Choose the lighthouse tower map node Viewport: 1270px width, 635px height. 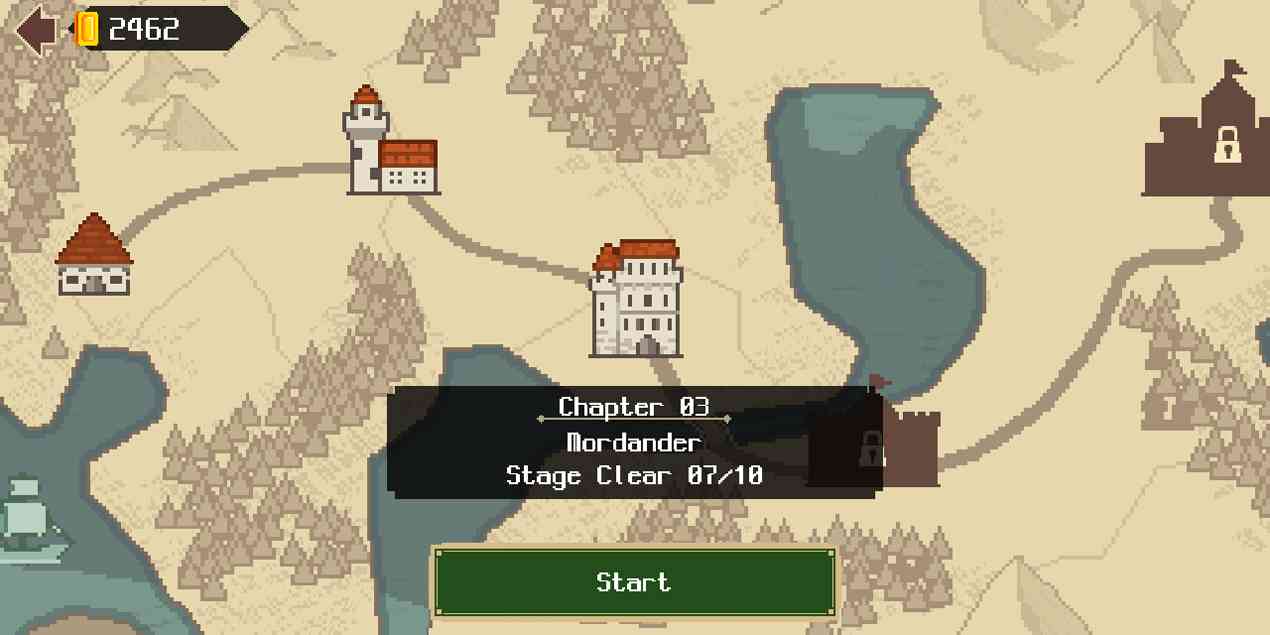pos(389,143)
